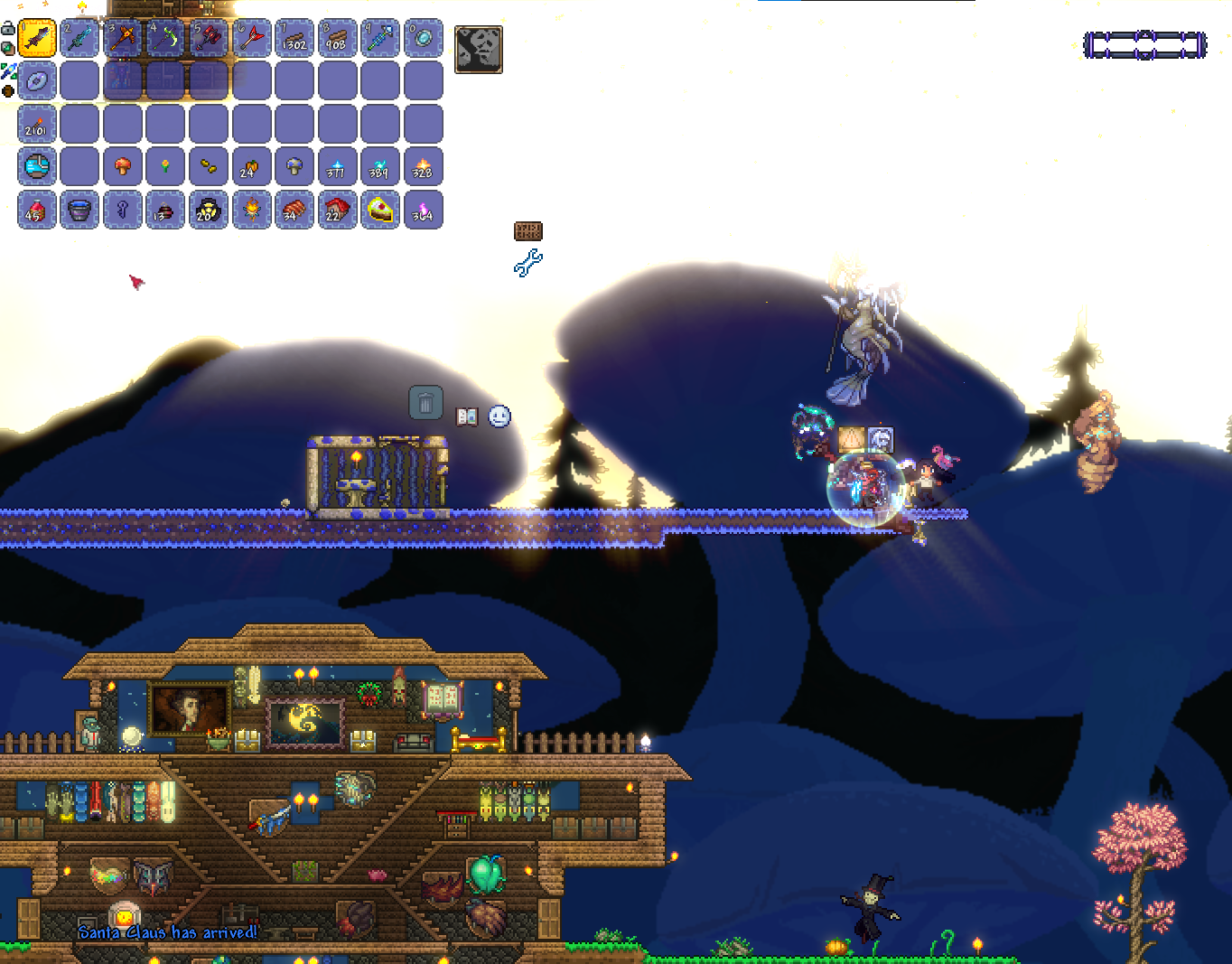Select the 1302 wood stack
Screen dimensions: 1232x964
click(294, 39)
